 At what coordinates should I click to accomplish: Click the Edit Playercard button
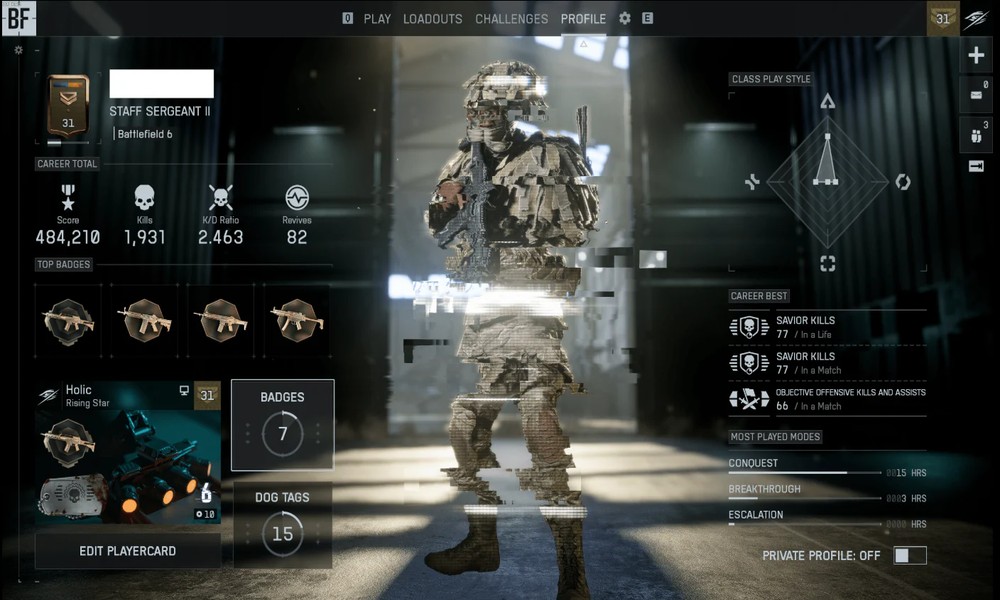pos(128,551)
